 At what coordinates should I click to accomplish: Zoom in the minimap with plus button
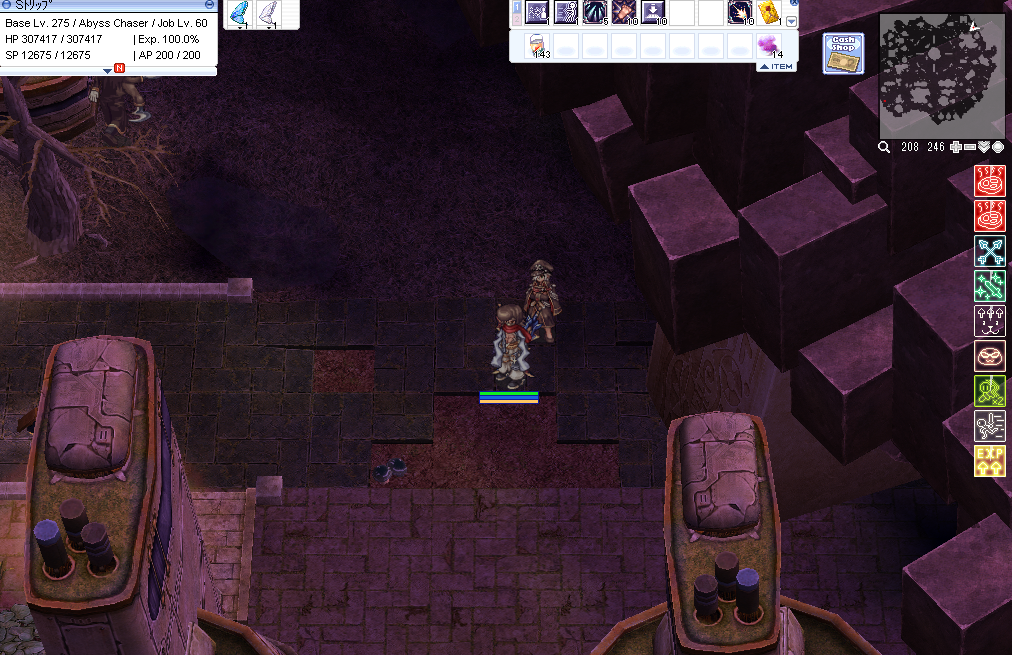[x=956, y=147]
